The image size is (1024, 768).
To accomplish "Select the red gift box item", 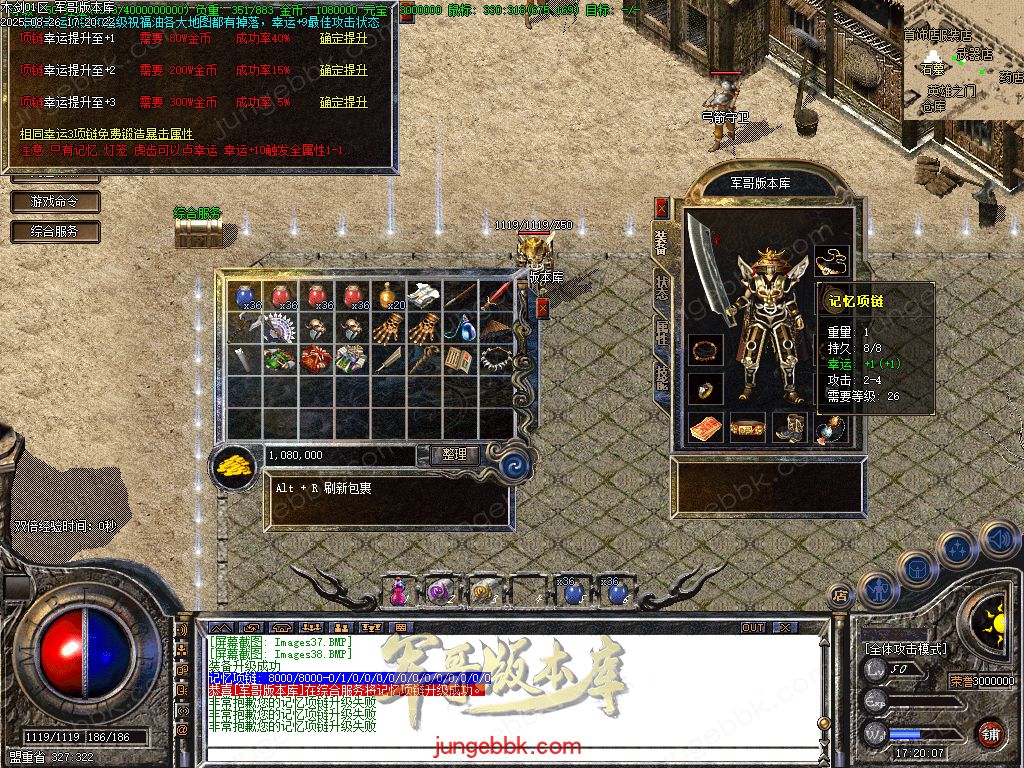I will (315, 357).
